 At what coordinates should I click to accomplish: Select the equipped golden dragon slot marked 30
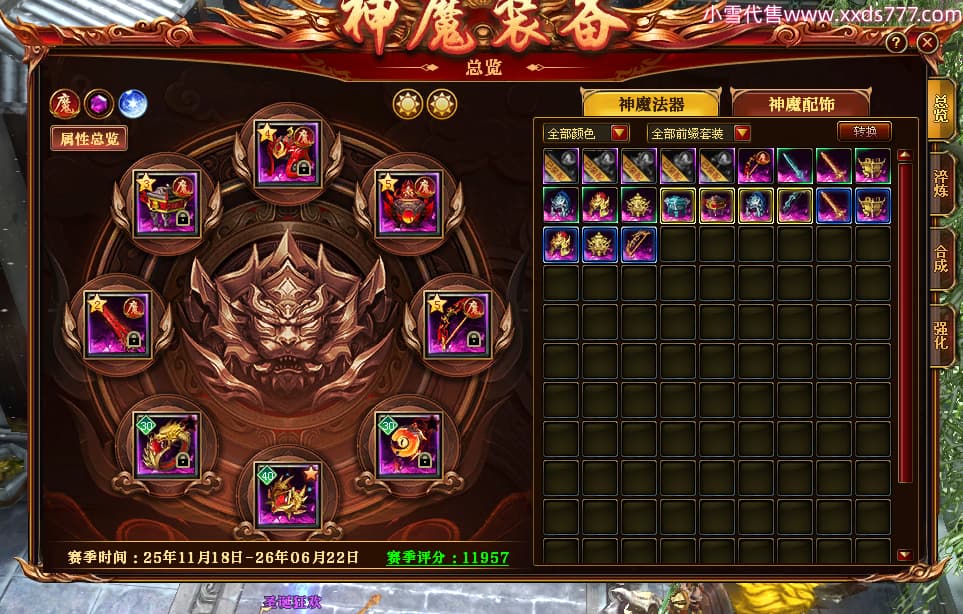[x=167, y=445]
